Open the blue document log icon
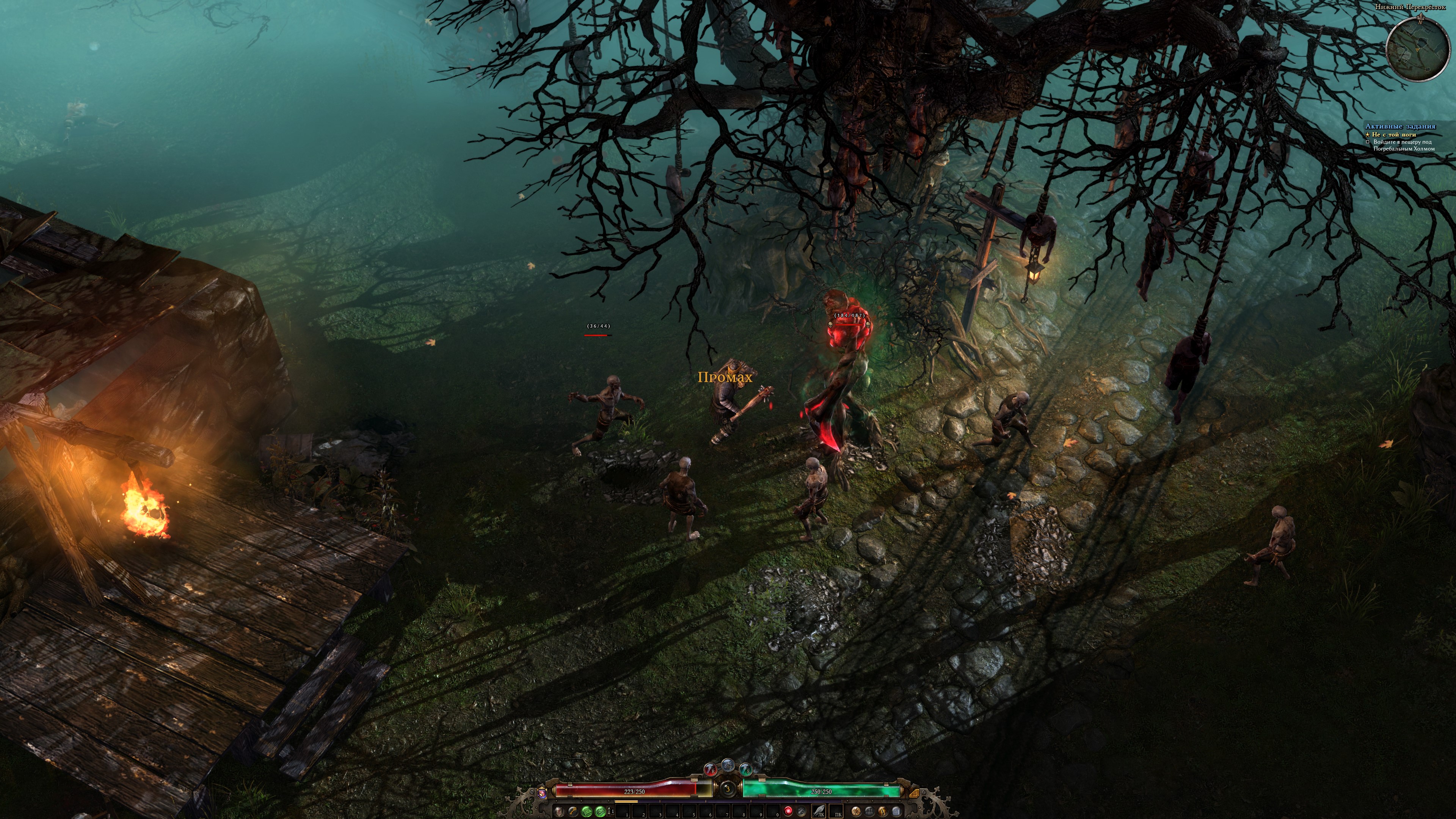The height and width of the screenshot is (819, 1456). click(x=896, y=811)
